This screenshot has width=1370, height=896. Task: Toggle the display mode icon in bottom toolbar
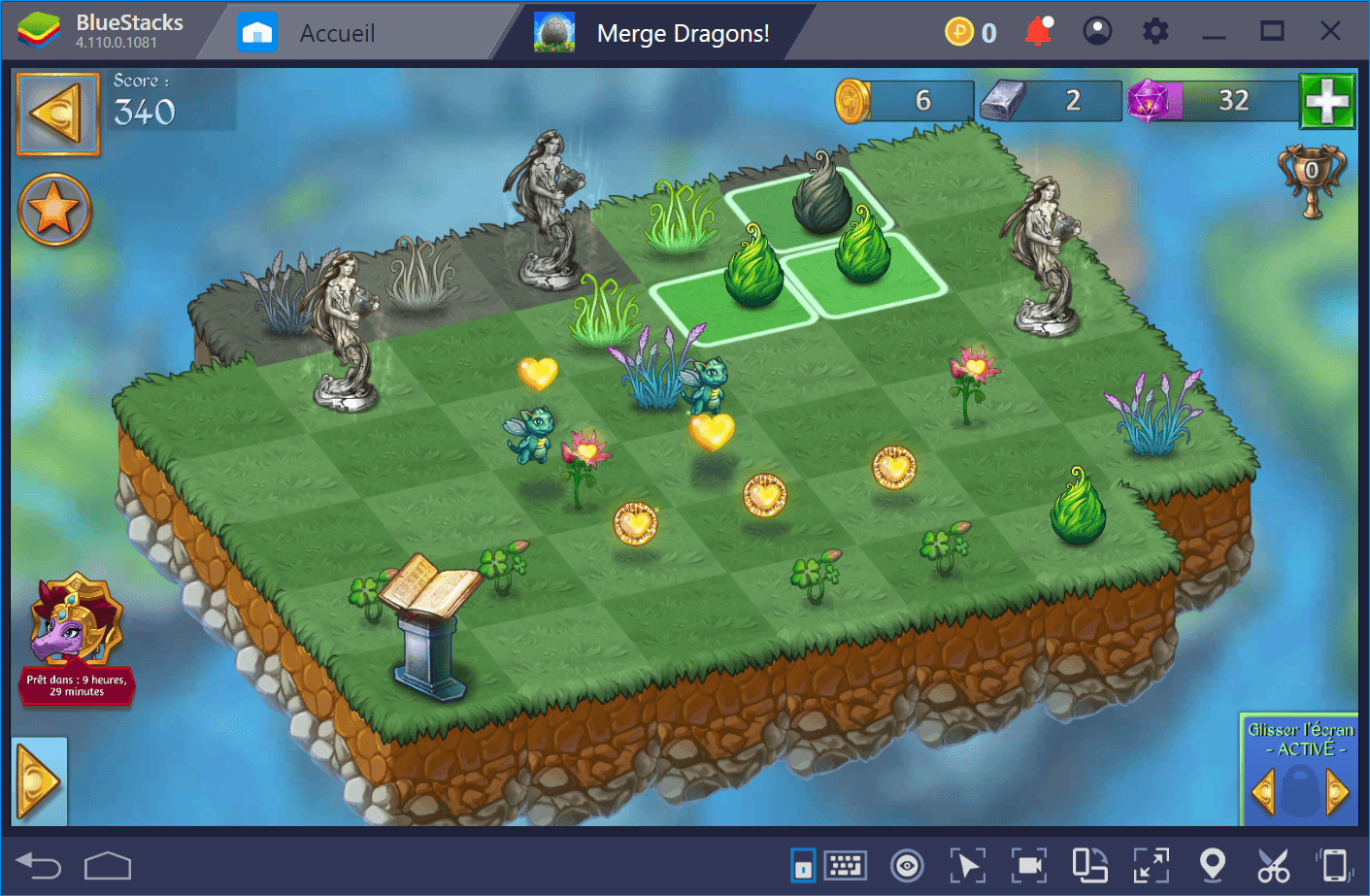tap(802, 864)
